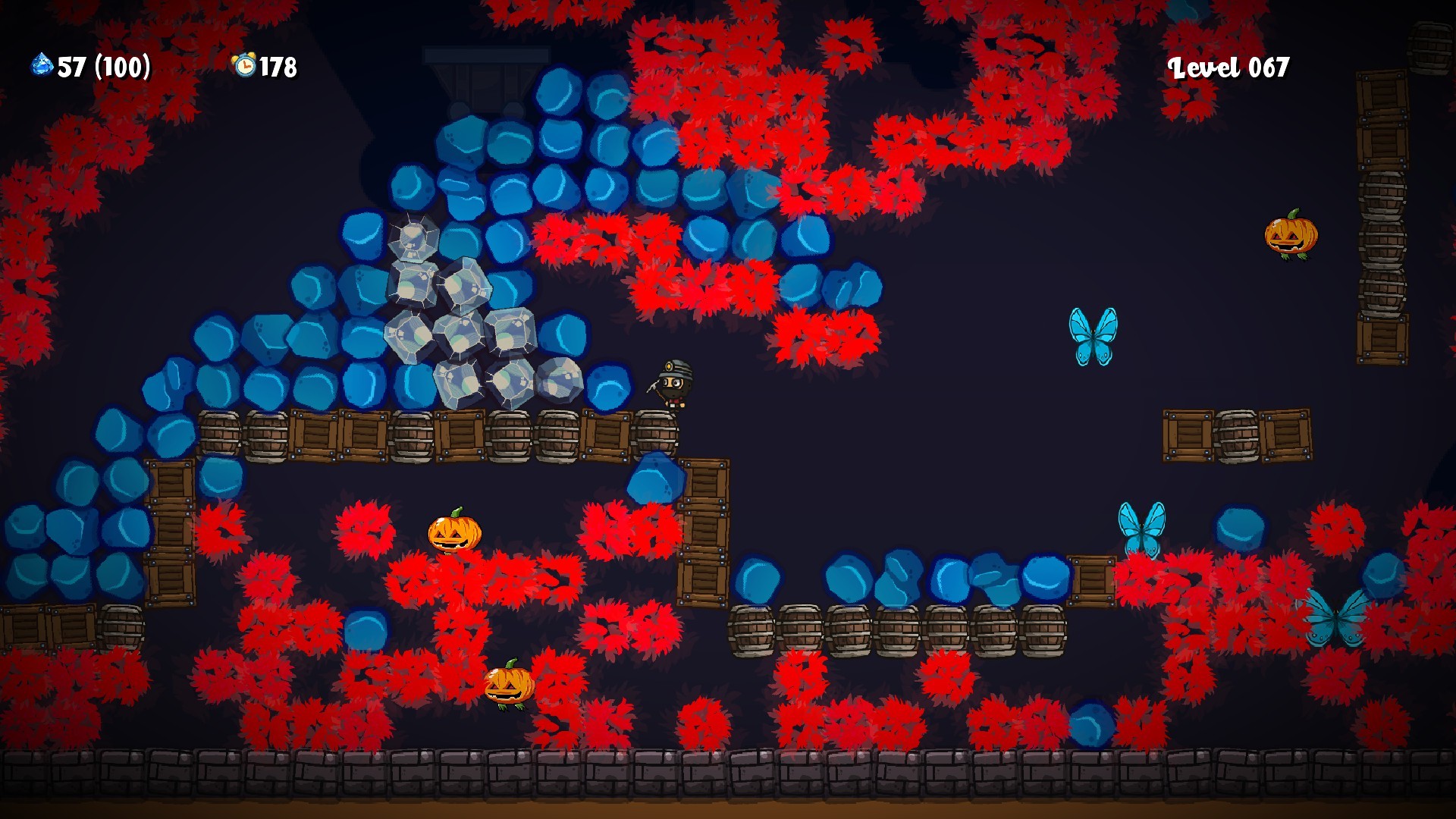Click the blue water droplet icon
Image resolution: width=1456 pixels, height=819 pixels.
(x=42, y=66)
